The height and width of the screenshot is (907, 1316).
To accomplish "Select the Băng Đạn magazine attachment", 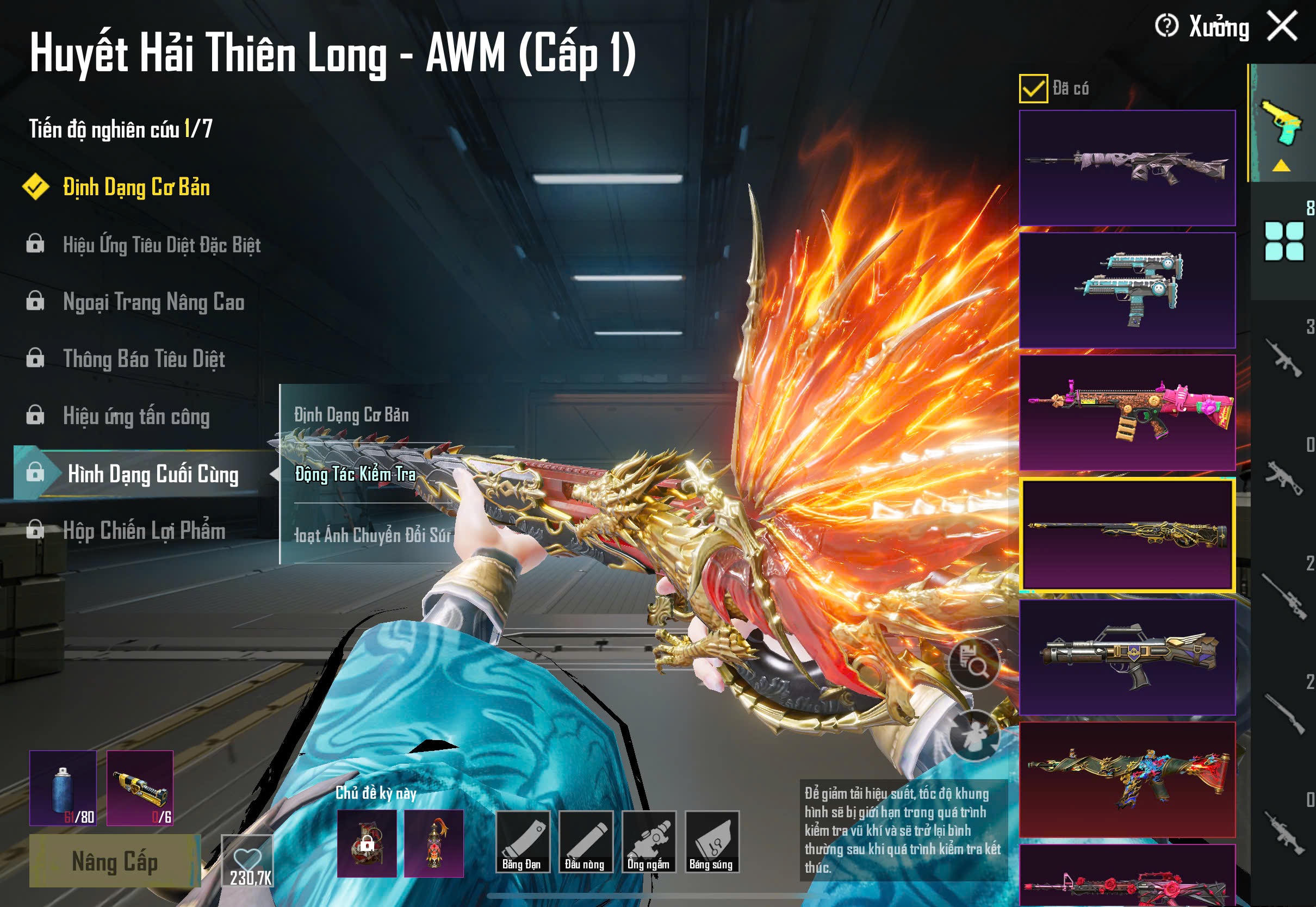I will tap(522, 842).
